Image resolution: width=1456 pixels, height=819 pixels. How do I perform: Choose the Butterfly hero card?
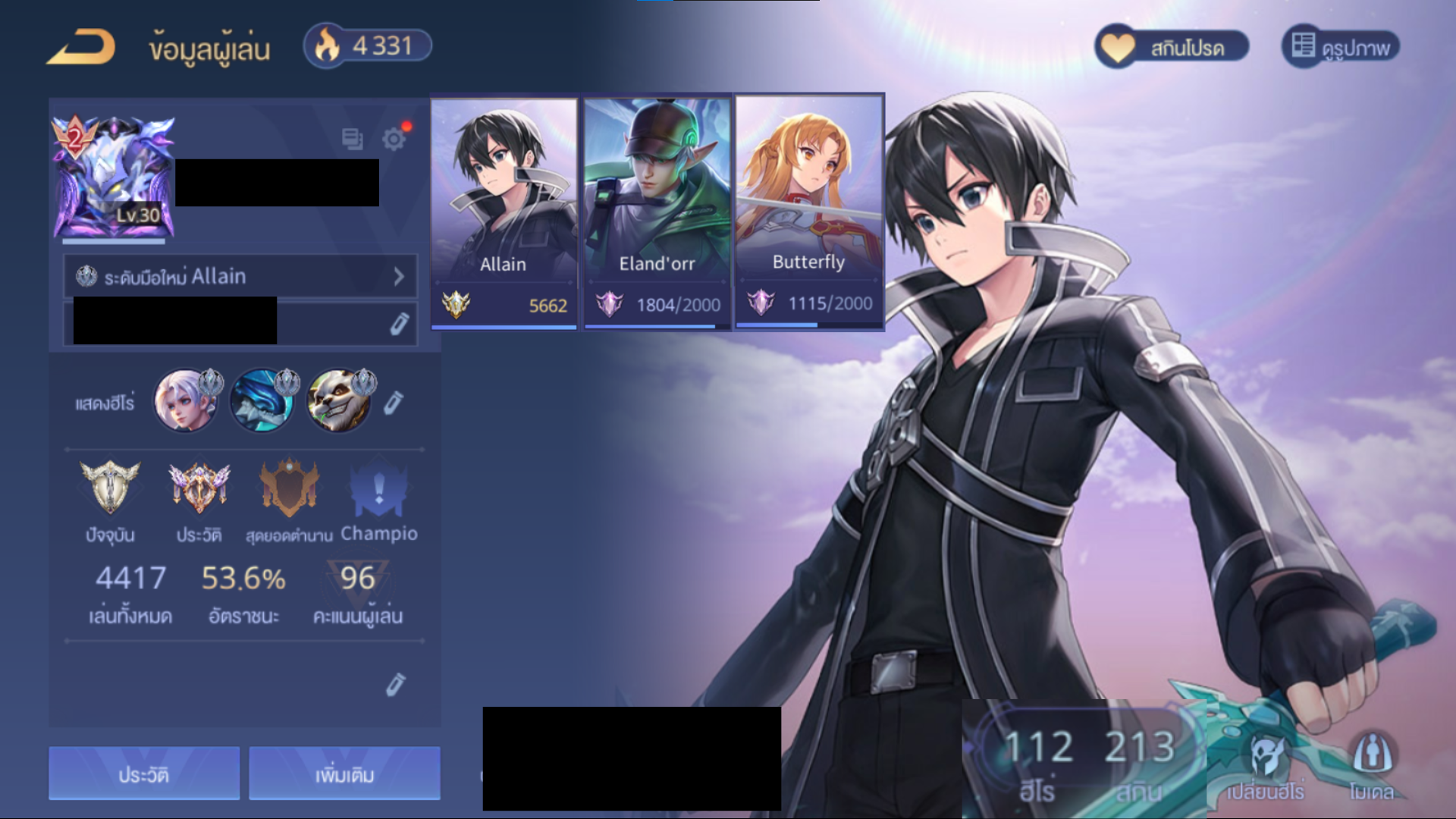point(808,212)
